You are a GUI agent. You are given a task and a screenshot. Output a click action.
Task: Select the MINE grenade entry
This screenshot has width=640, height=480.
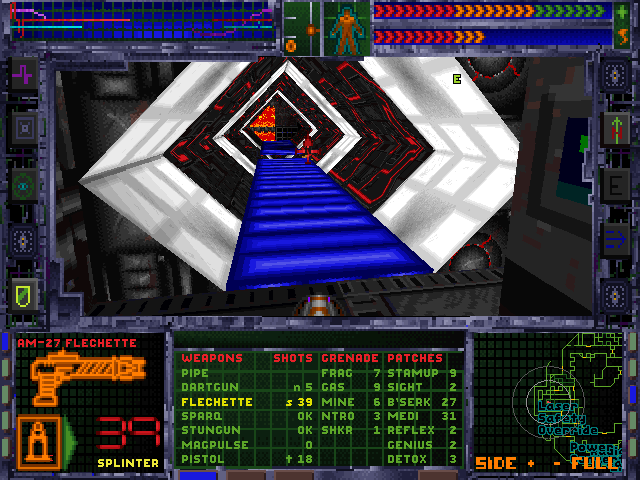pyautogui.click(x=335, y=401)
